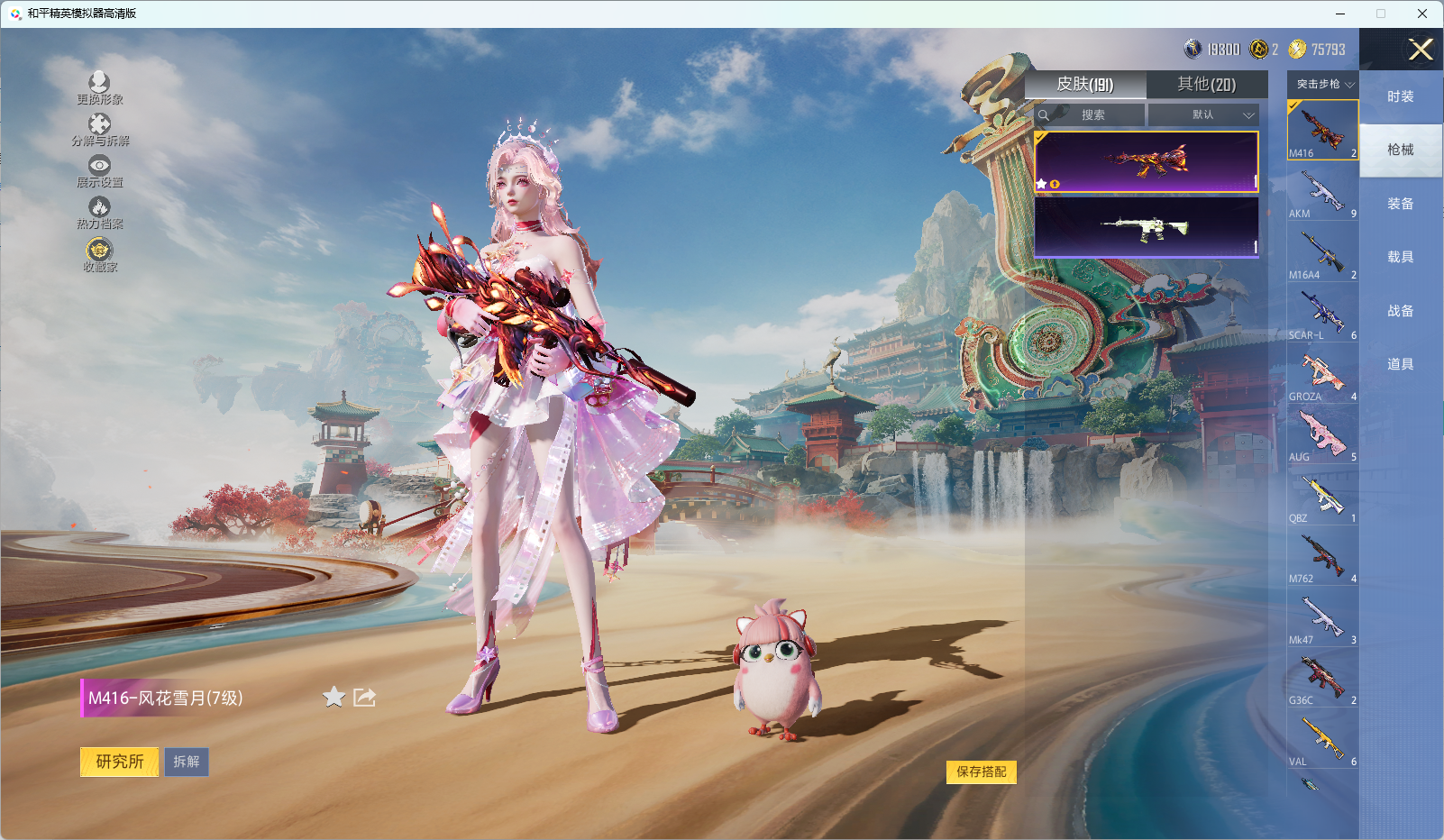Open the 研究所 lab button
The height and width of the screenshot is (840, 1444).
[120, 762]
